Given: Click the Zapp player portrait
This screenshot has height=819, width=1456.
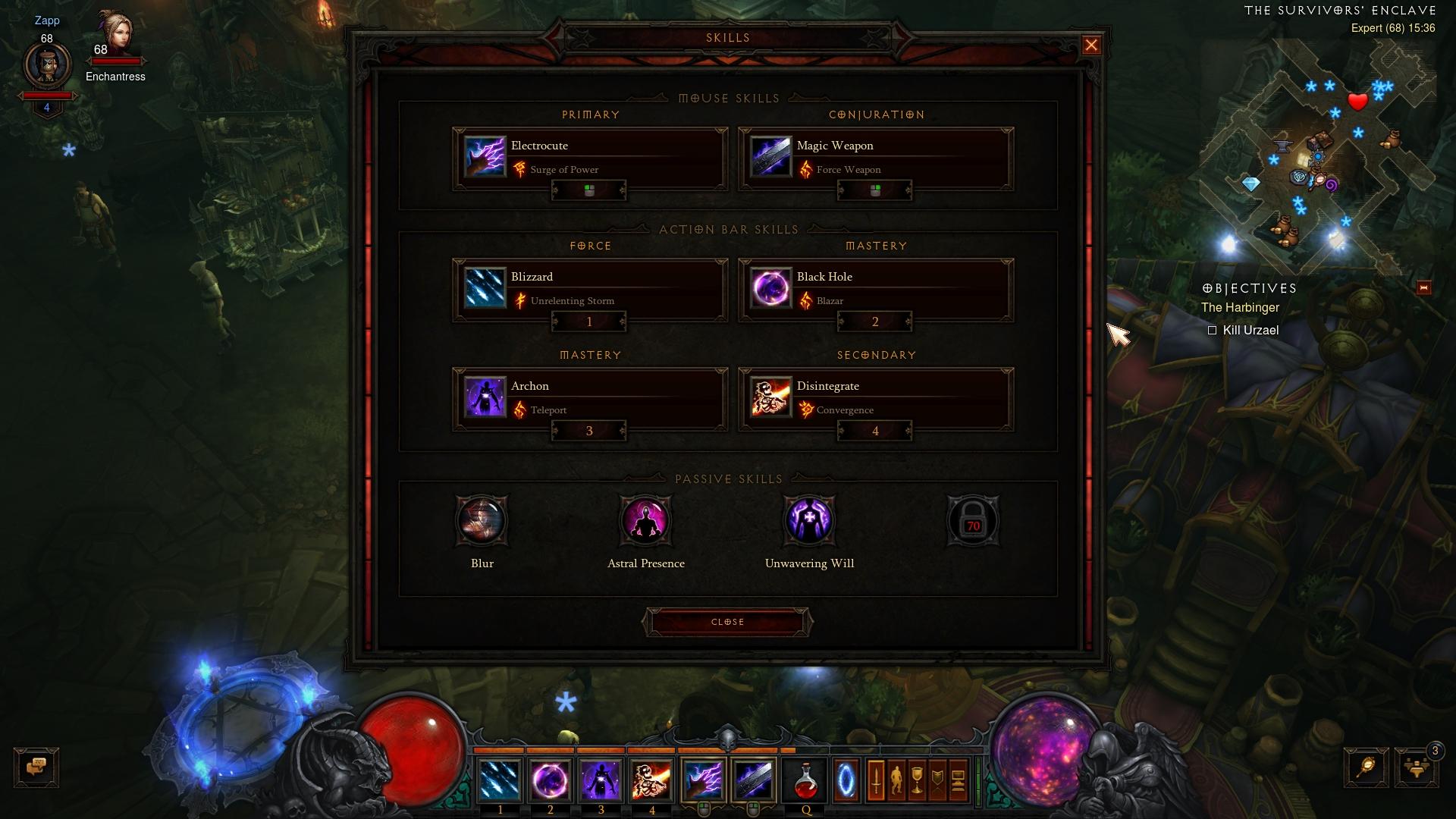Looking at the screenshot, I should coord(47,65).
